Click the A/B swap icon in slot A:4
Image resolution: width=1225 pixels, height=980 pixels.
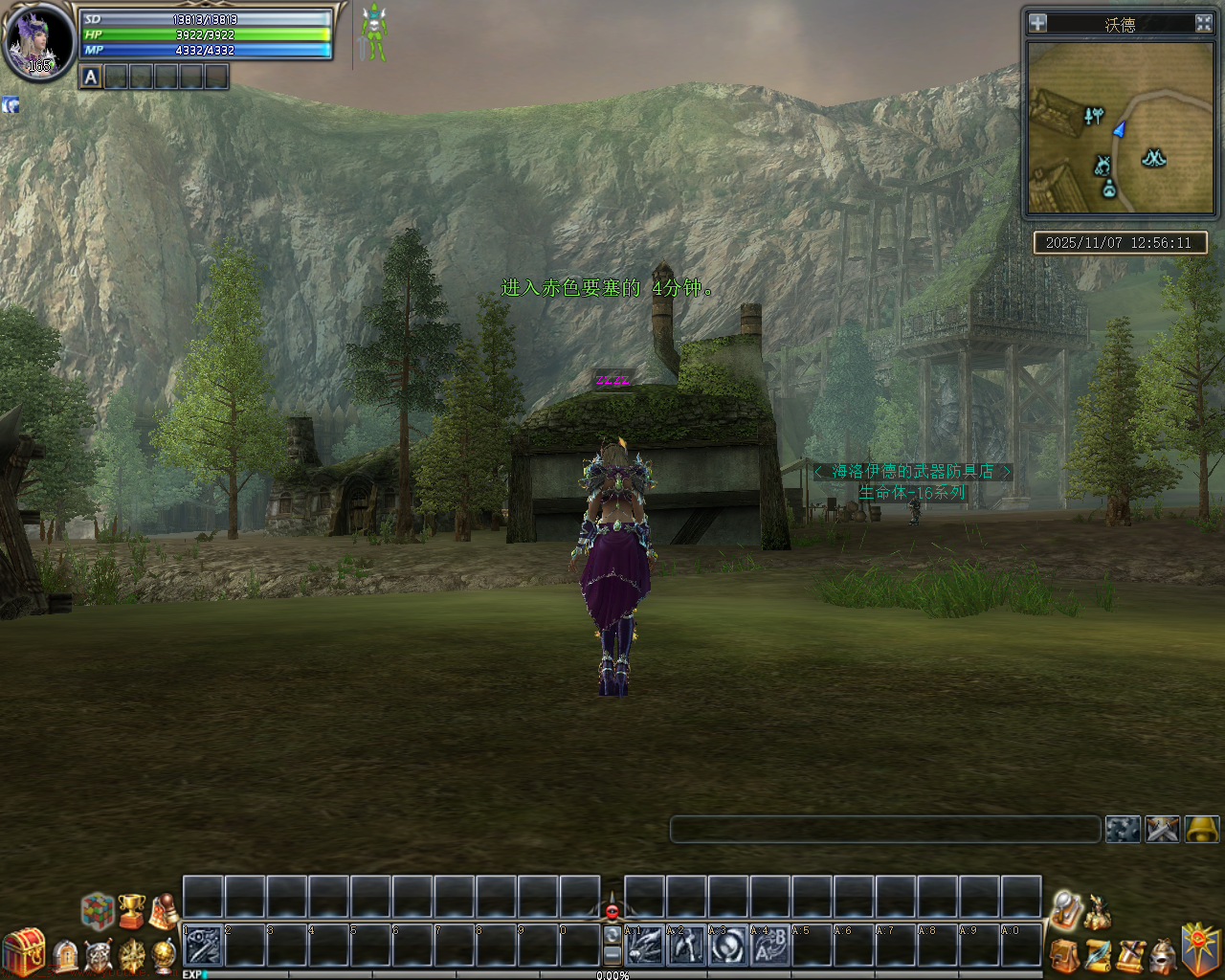pyautogui.click(x=770, y=947)
